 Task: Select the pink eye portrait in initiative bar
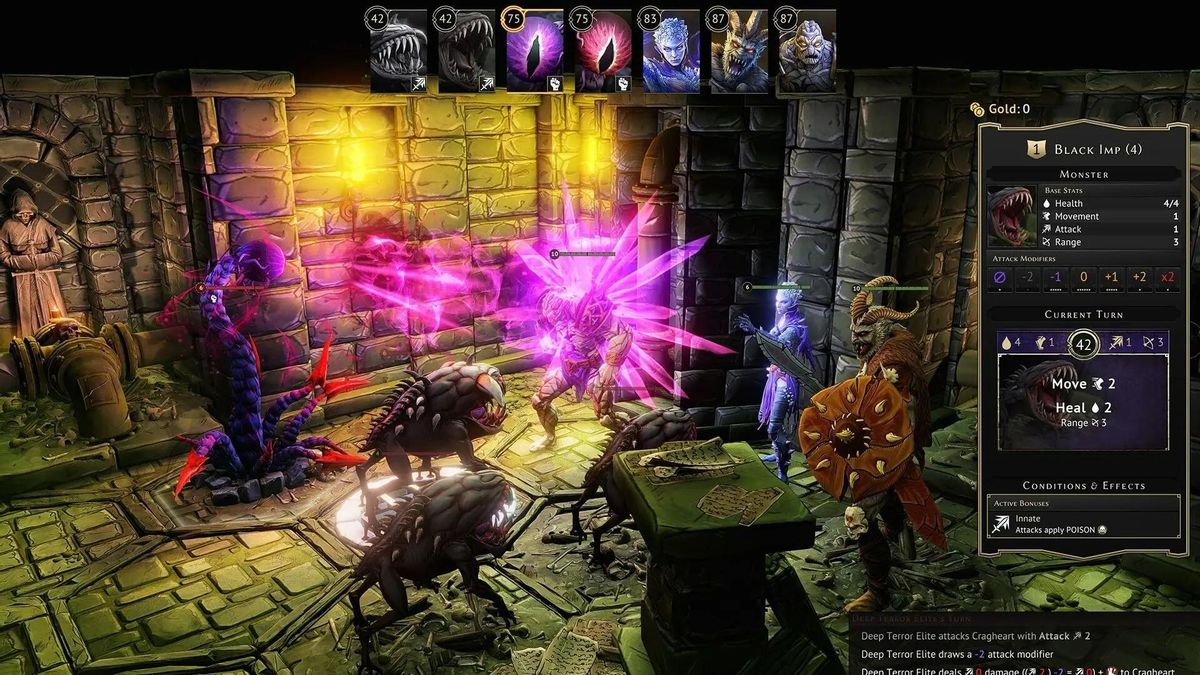pyautogui.click(x=603, y=52)
